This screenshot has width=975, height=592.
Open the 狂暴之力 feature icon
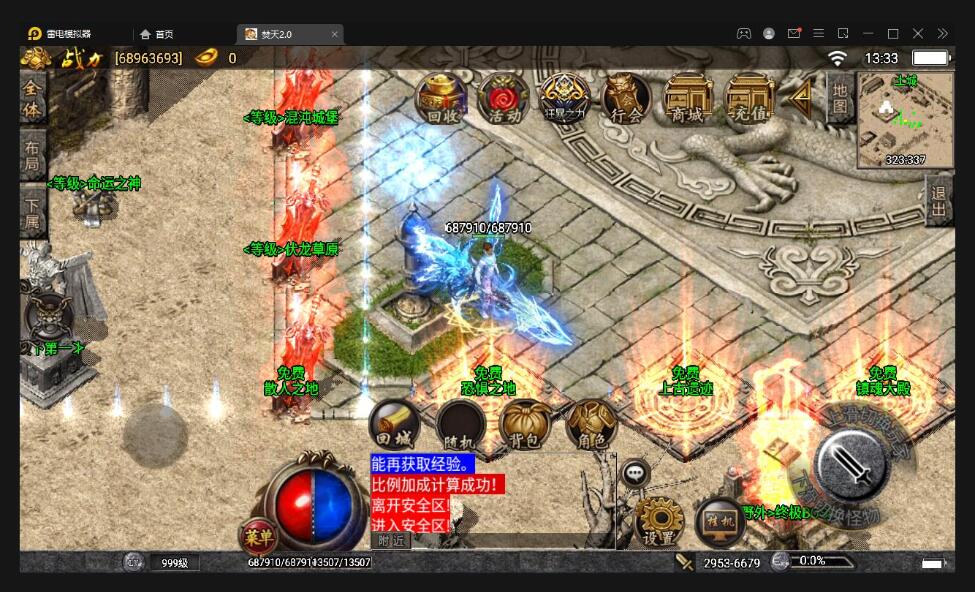coord(565,98)
